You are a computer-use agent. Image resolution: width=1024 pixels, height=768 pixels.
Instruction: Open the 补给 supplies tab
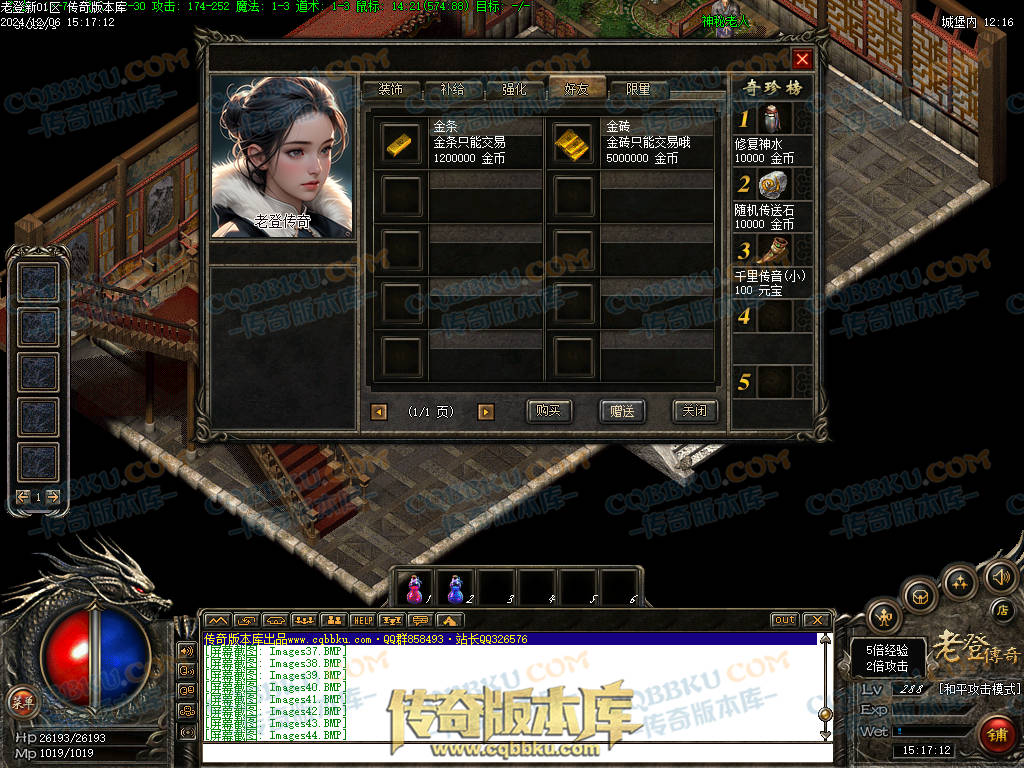[x=452, y=89]
